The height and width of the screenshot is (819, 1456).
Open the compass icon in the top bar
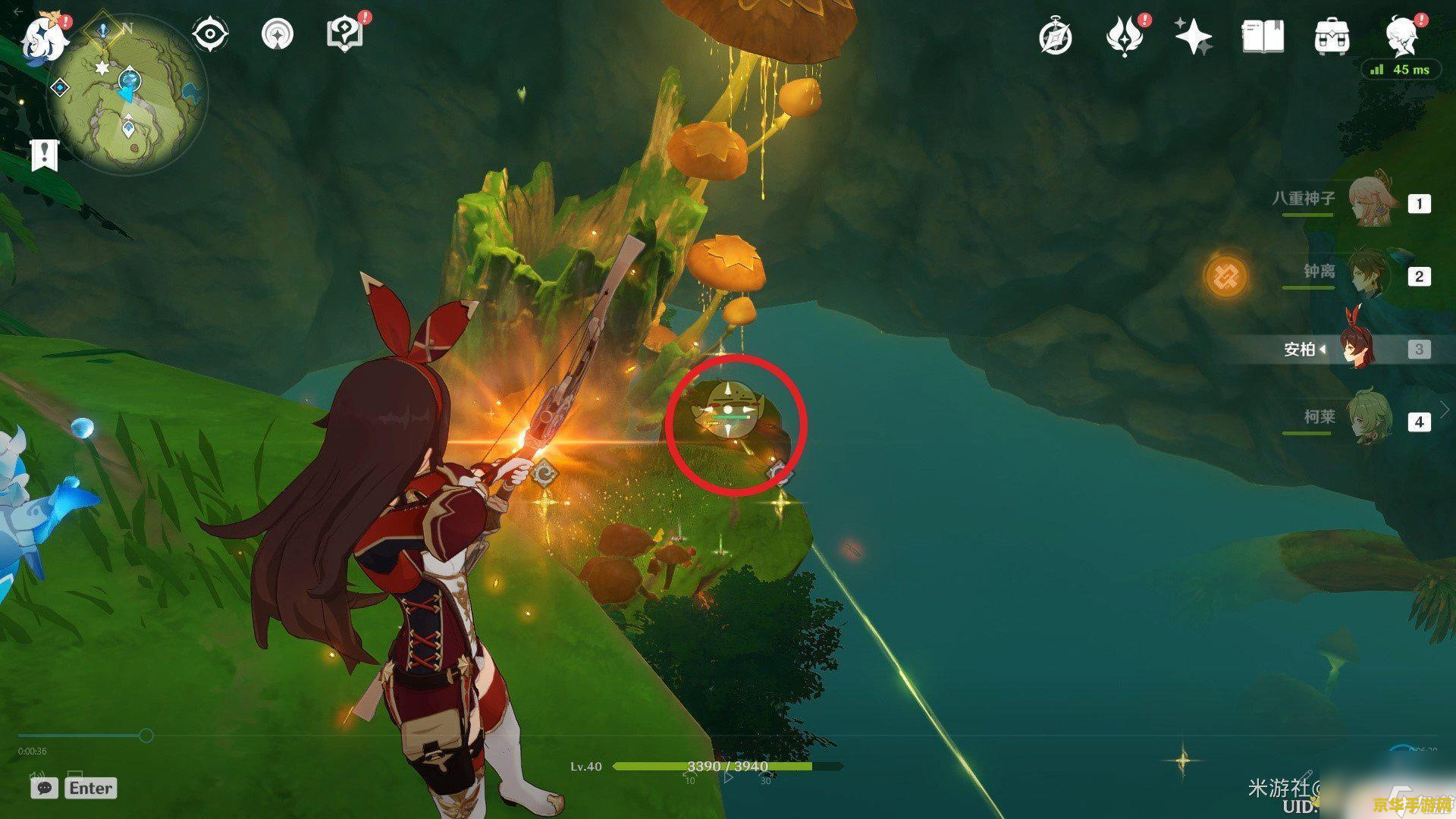tap(1055, 37)
